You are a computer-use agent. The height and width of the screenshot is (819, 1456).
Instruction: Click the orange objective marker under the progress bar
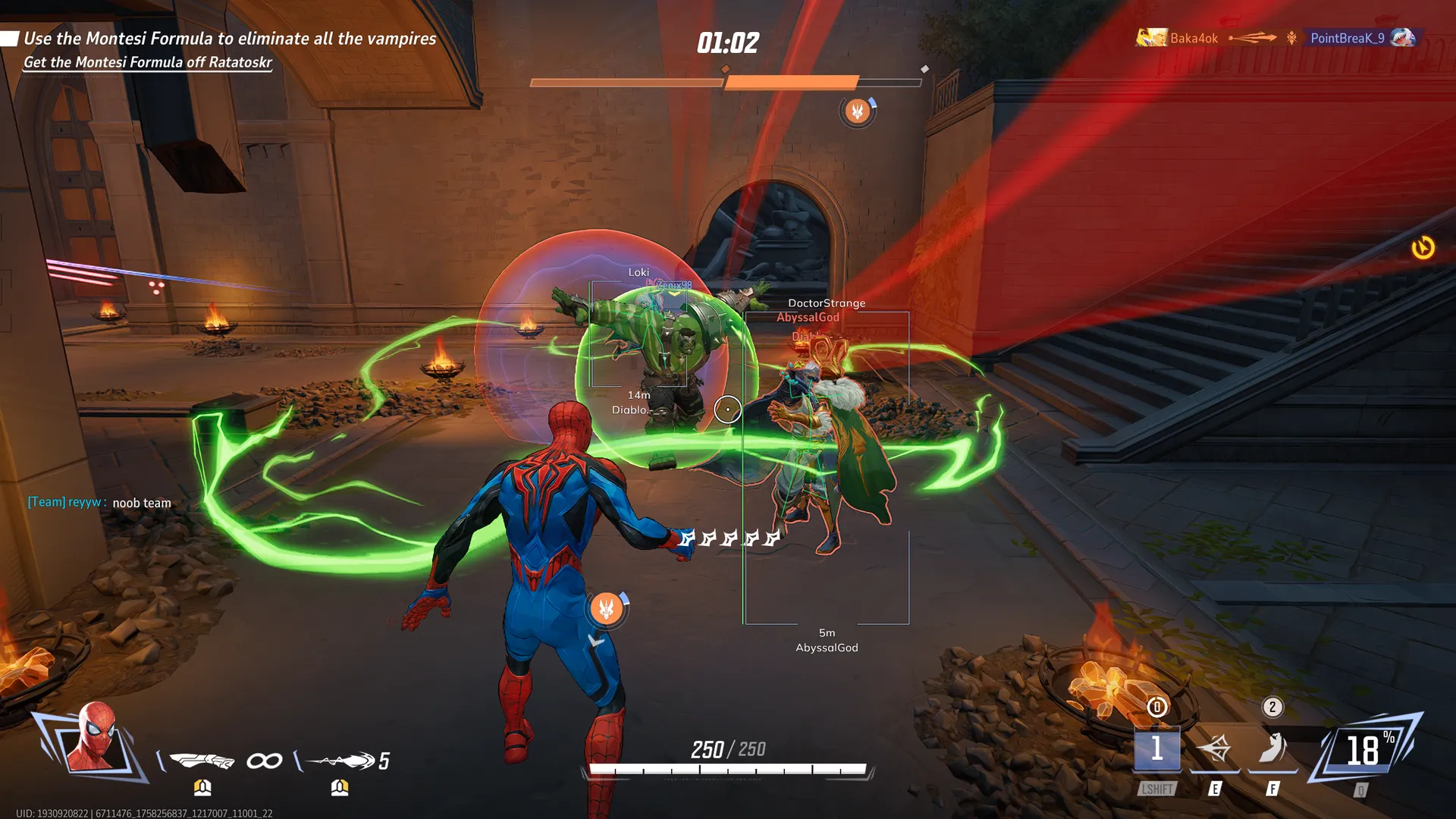tap(857, 112)
